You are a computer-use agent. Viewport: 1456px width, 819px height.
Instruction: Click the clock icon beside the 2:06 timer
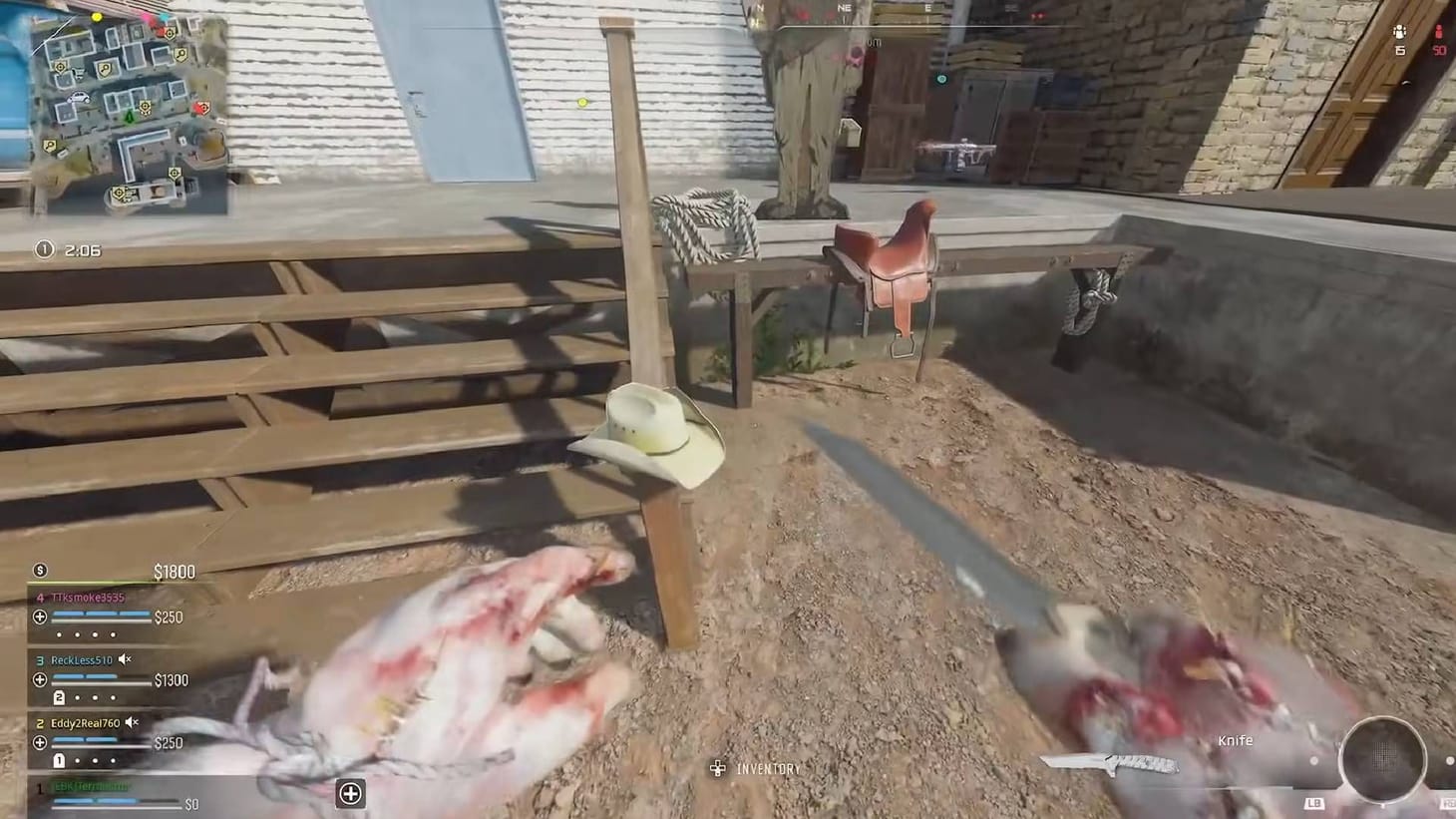click(x=44, y=249)
